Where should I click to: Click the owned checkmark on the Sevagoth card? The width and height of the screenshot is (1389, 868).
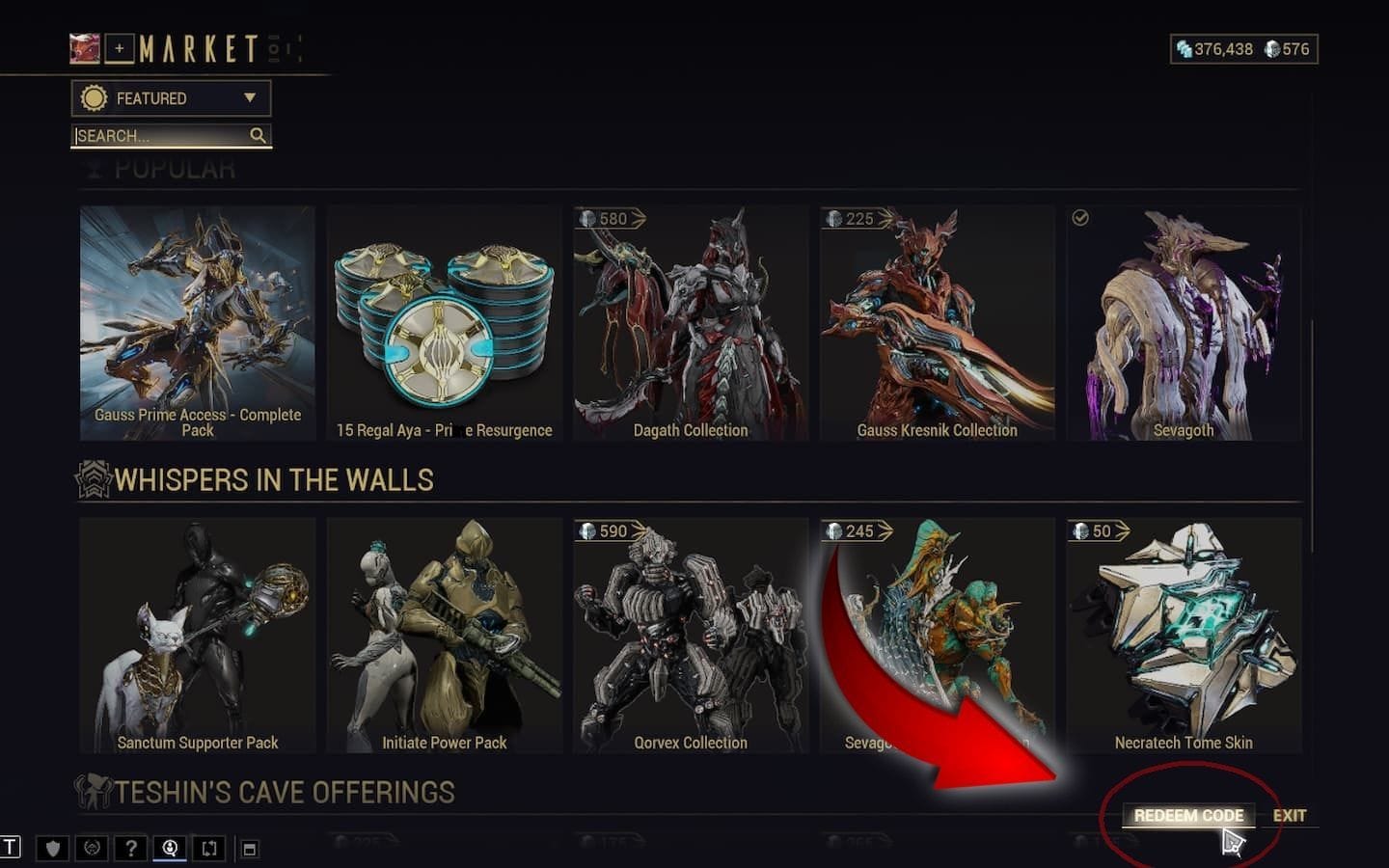point(1082,219)
